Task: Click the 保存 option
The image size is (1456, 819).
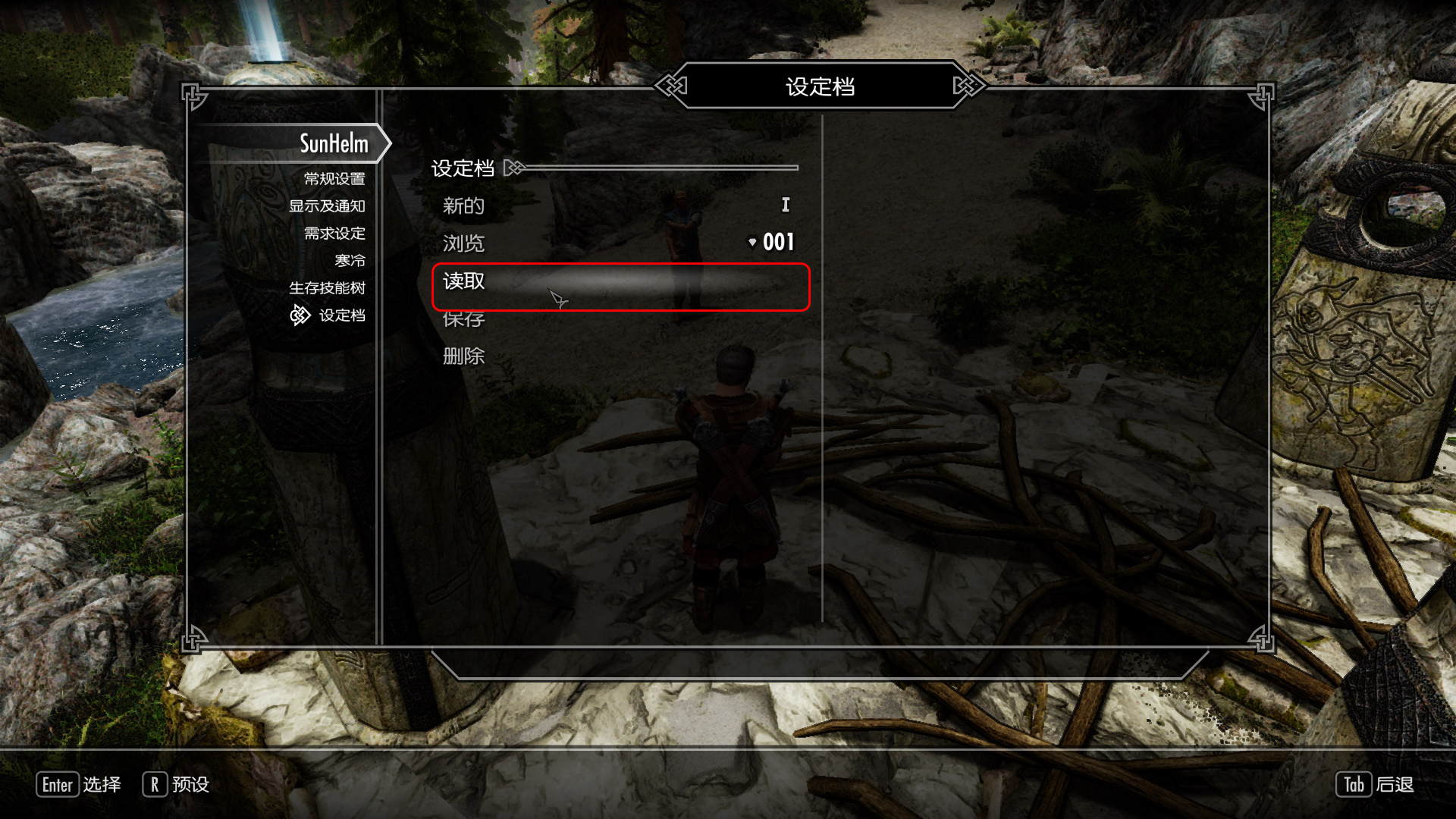Action: 464,321
